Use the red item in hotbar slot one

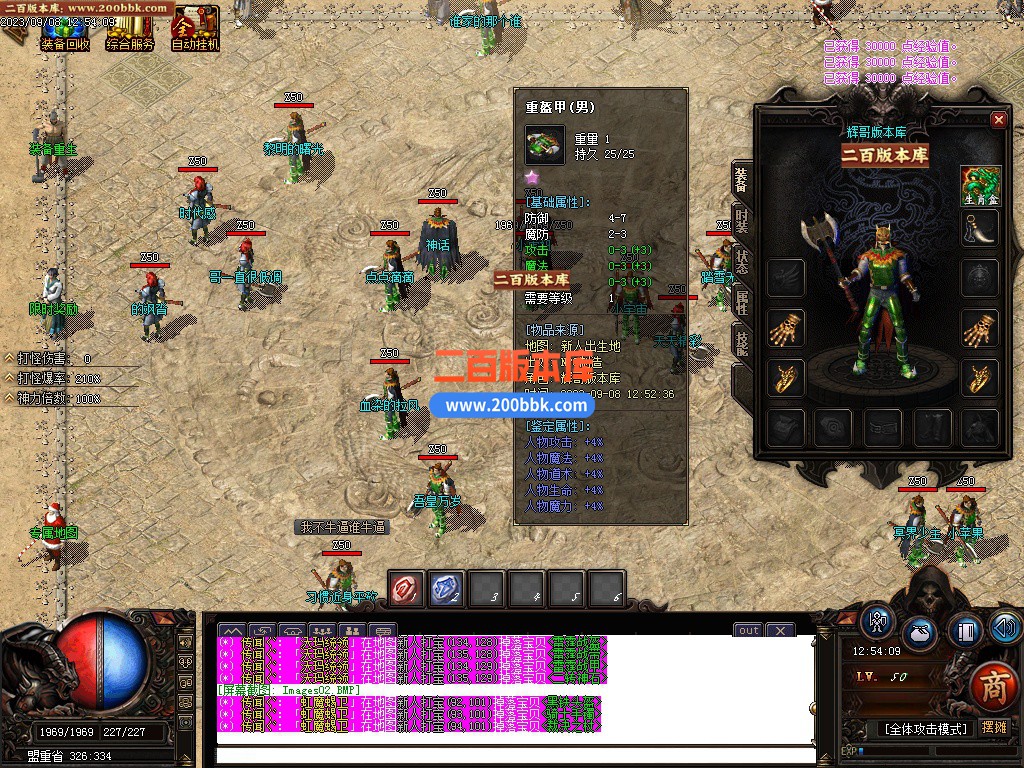click(x=407, y=589)
